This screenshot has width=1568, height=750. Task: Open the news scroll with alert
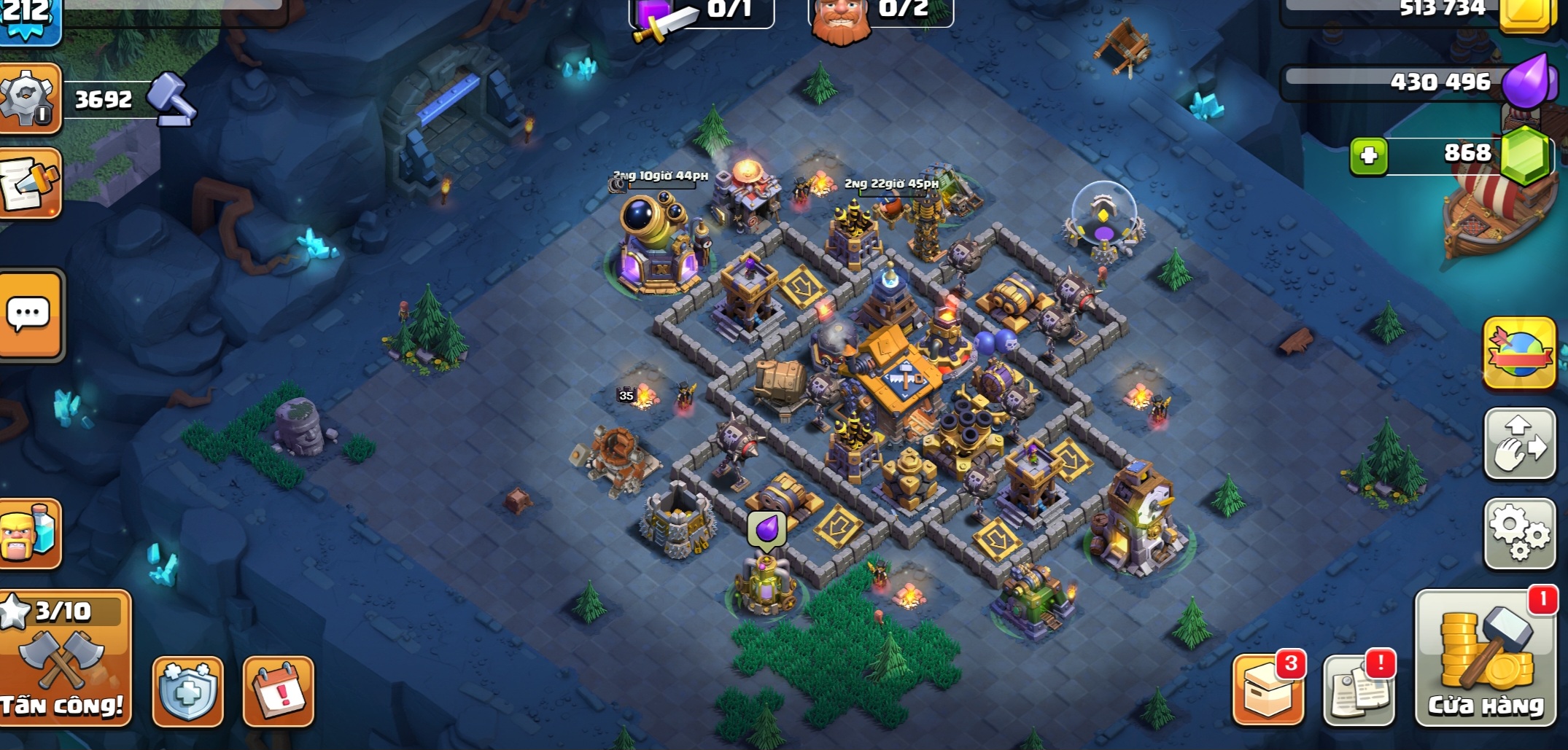tap(1358, 690)
